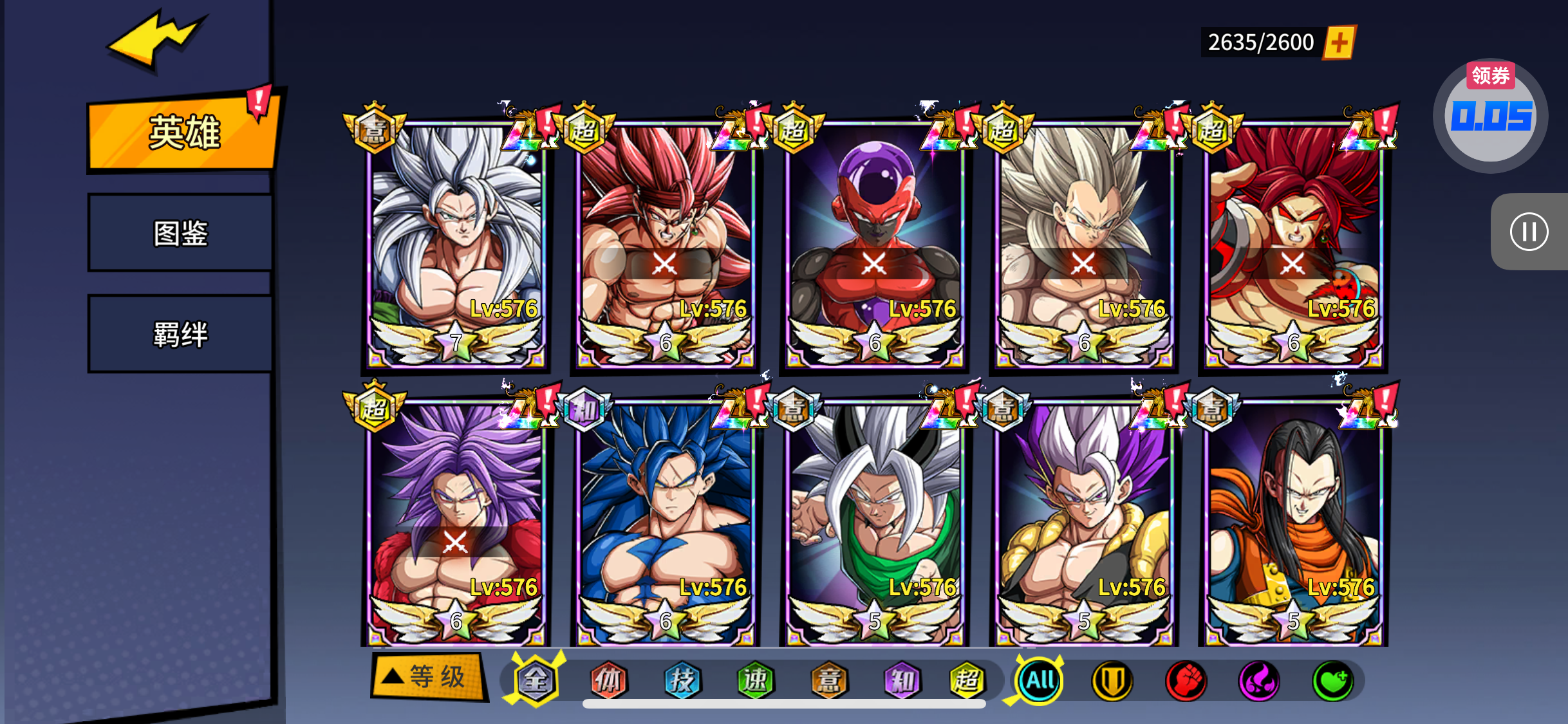The height and width of the screenshot is (724, 1568).
Task: Filter heroes by red 体 type
Action: coord(608,681)
